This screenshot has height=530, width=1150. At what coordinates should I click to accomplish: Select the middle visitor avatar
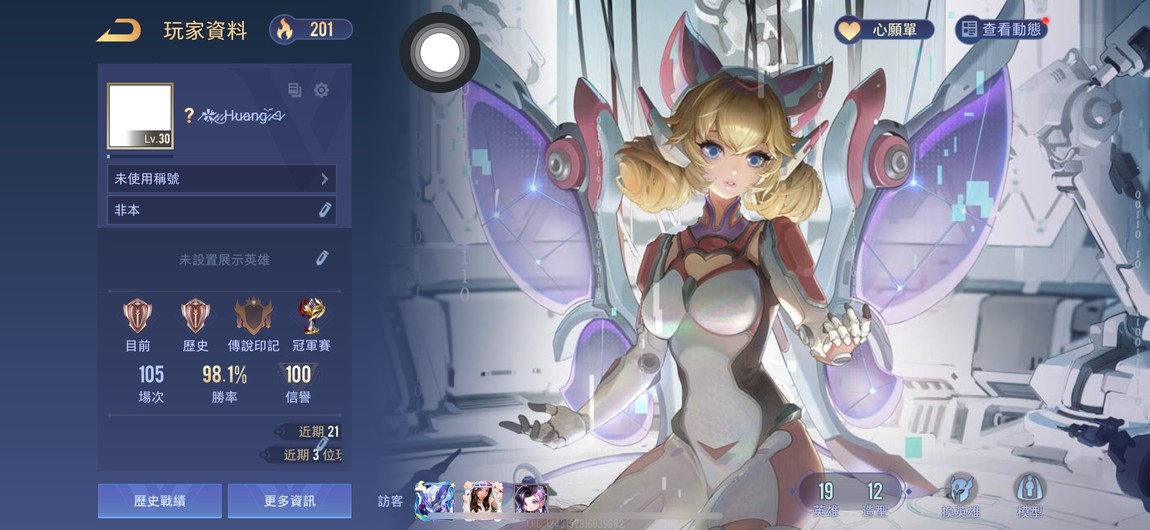click(482, 498)
